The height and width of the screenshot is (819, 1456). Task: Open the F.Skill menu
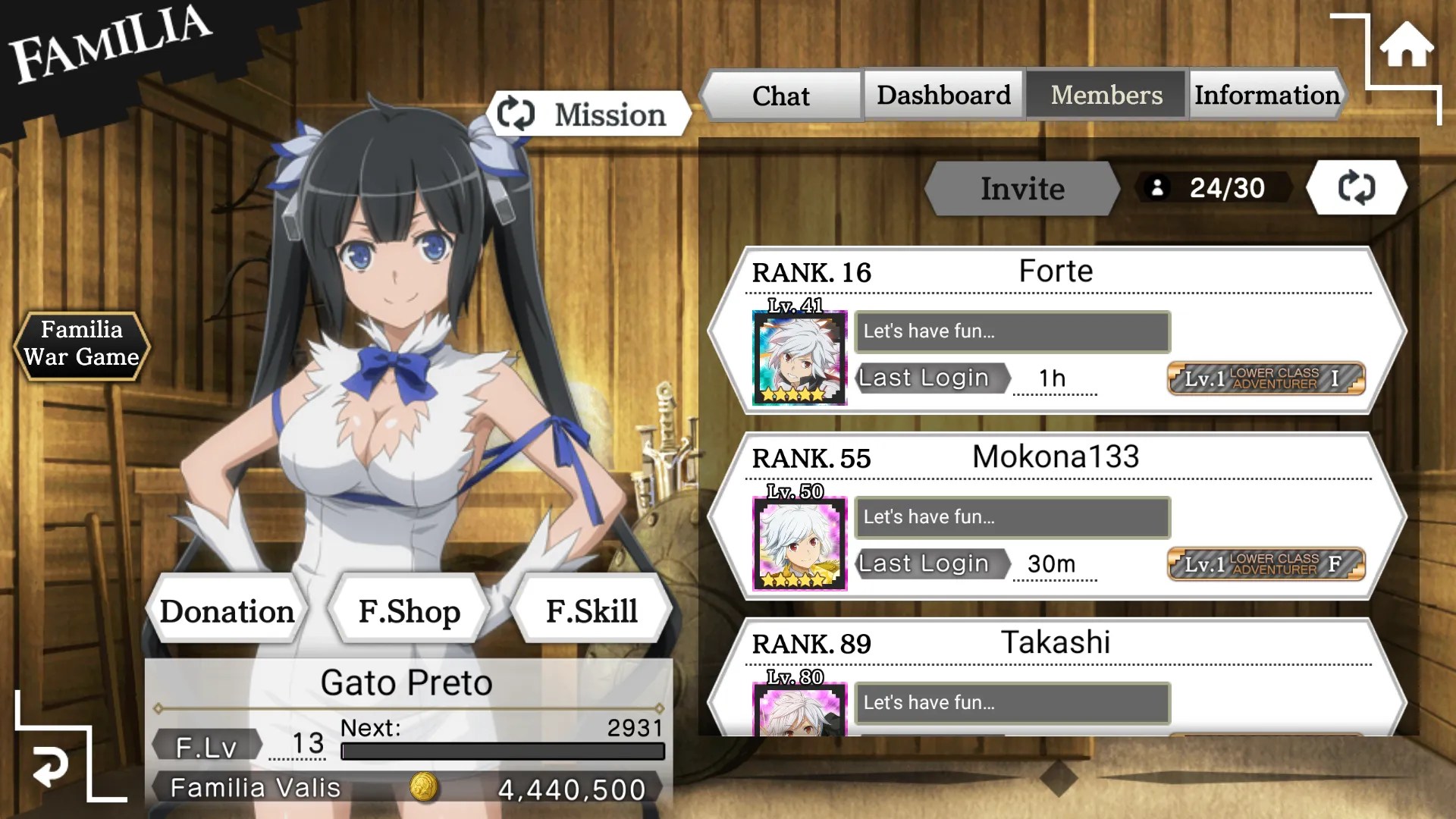point(591,611)
